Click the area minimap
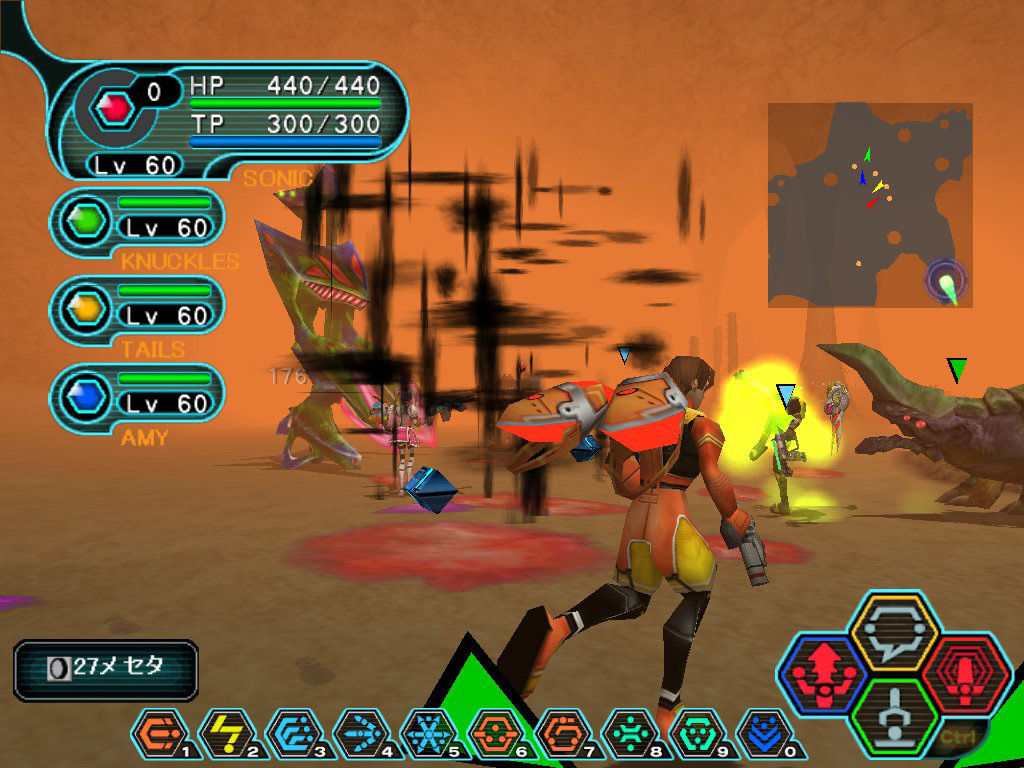 pyautogui.click(x=869, y=204)
